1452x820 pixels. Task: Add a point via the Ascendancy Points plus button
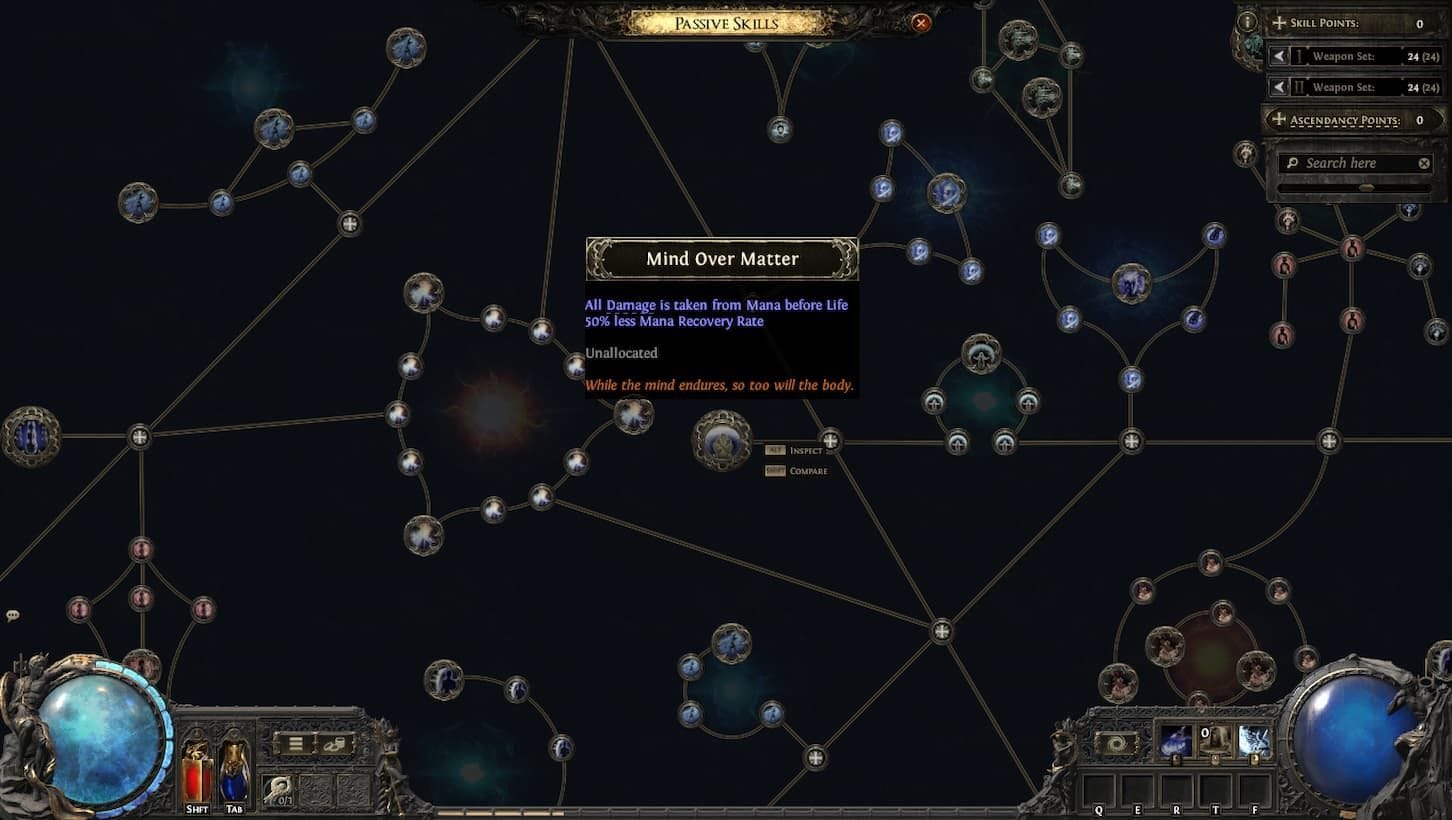(1281, 119)
